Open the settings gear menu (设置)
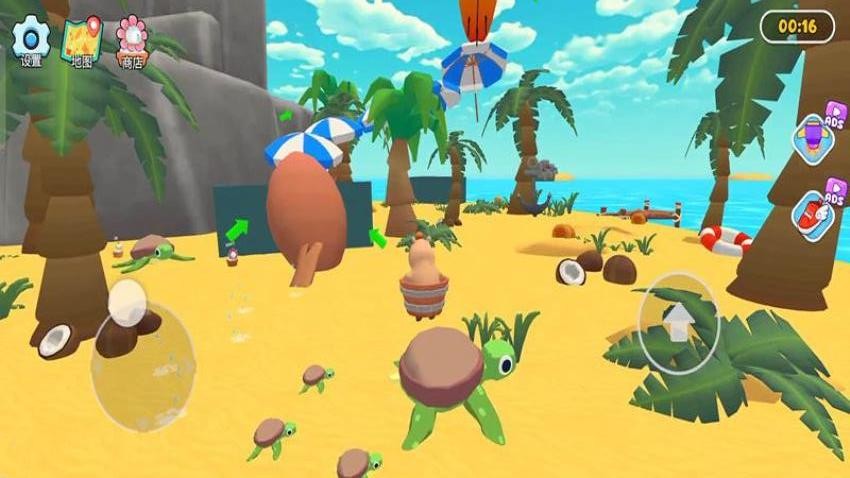Screen dimensions: 850x478 click(31, 39)
